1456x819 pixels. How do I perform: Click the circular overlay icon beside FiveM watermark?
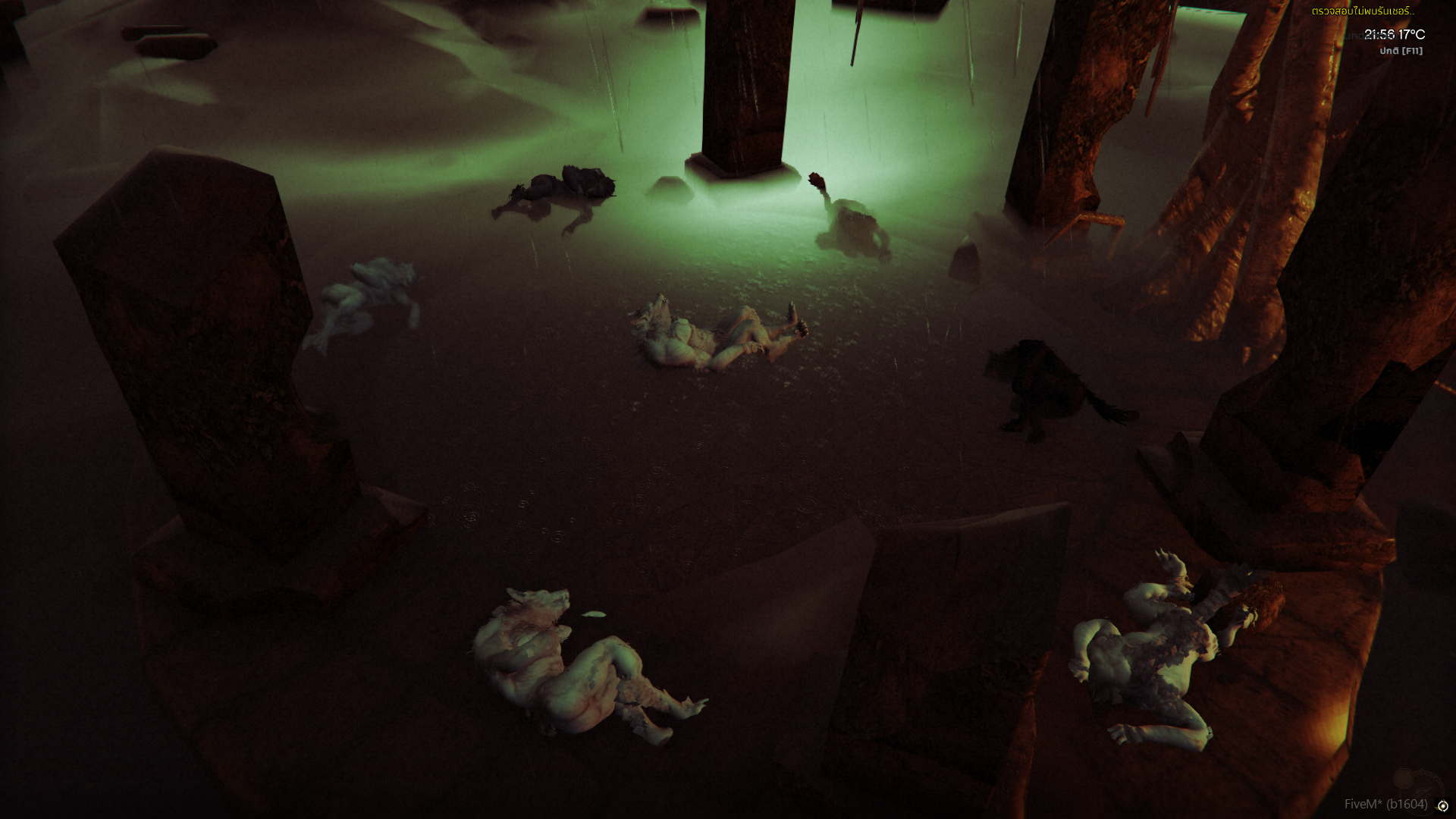point(1442,806)
